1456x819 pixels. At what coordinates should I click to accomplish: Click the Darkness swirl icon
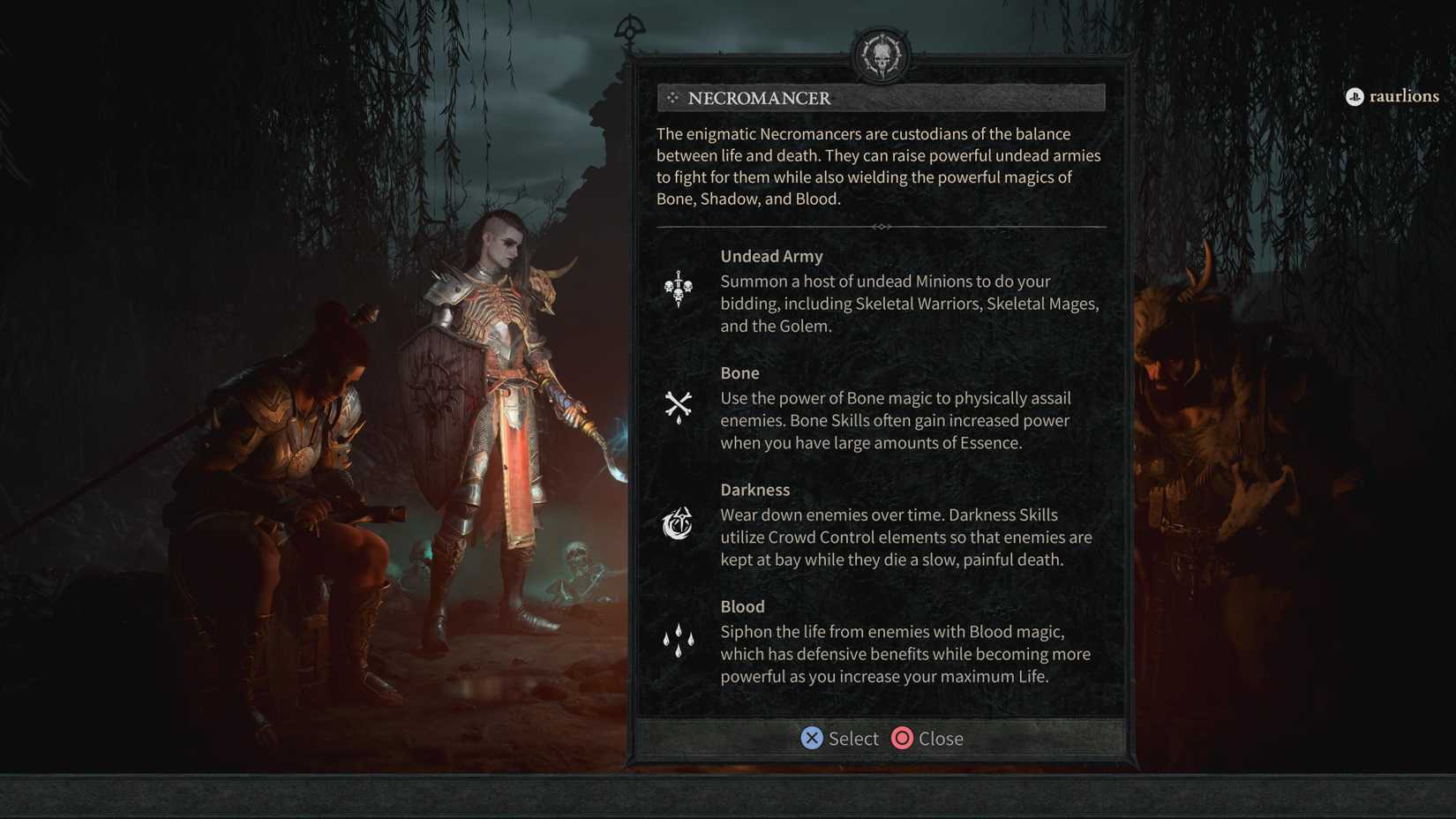tap(678, 522)
